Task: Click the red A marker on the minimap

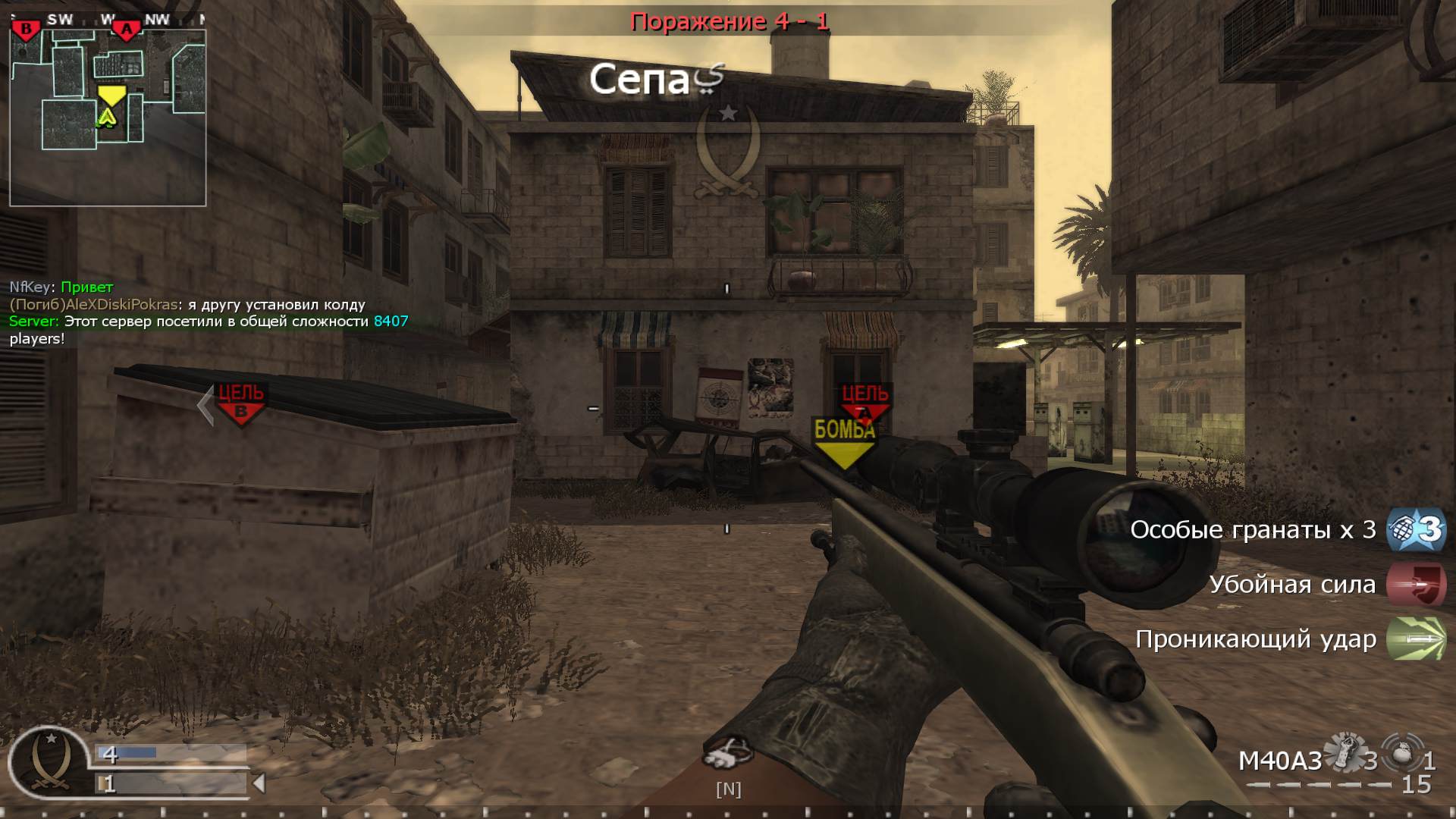Action: 127,28
